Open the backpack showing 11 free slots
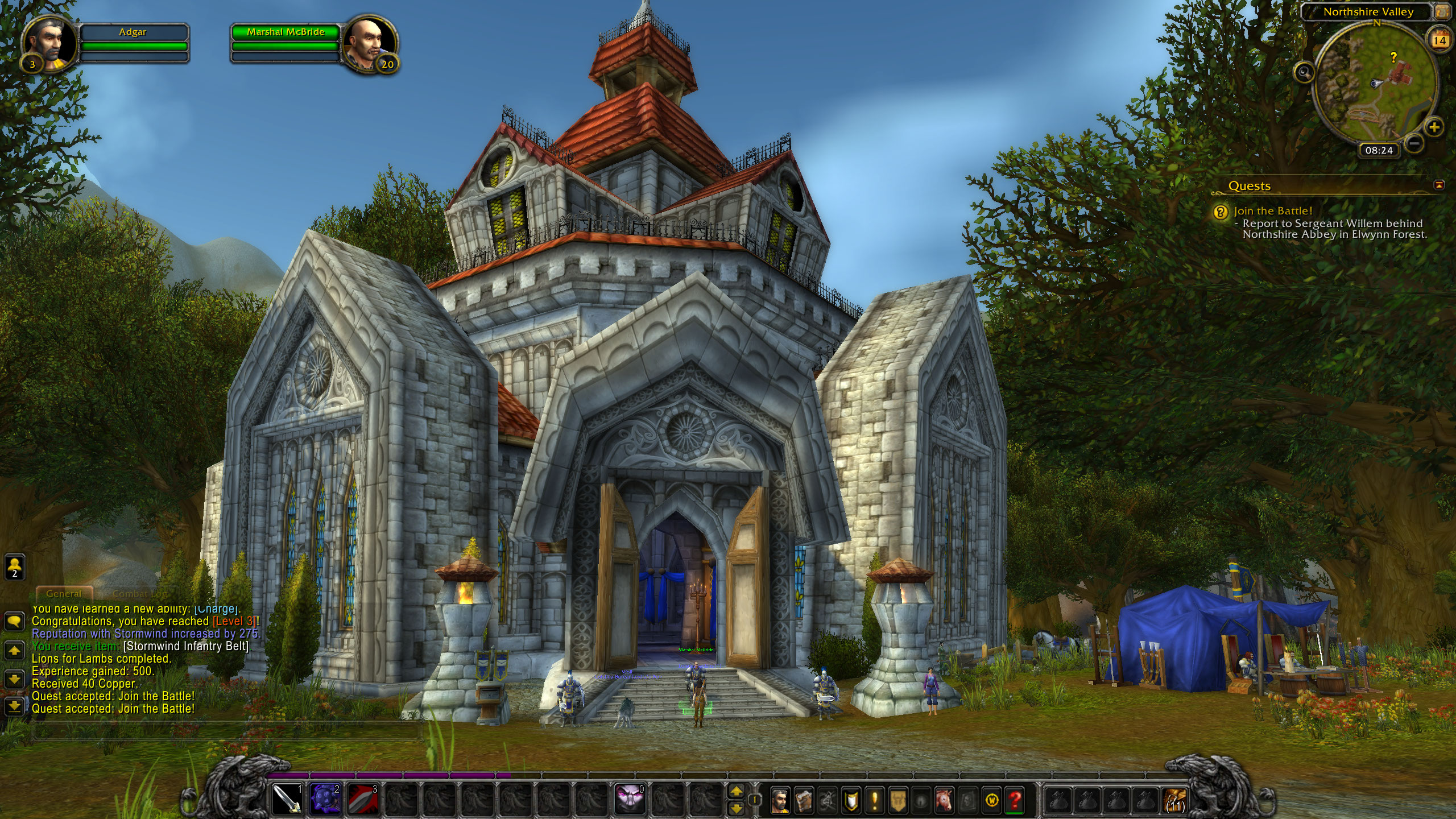 pyautogui.click(x=1175, y=799)
